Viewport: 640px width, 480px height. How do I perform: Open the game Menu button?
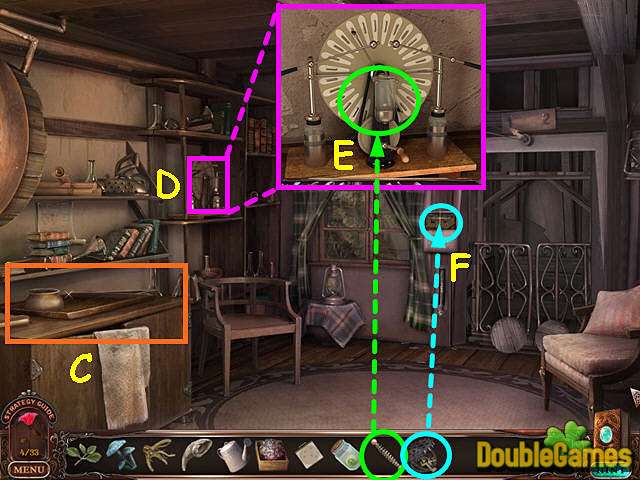30,469
